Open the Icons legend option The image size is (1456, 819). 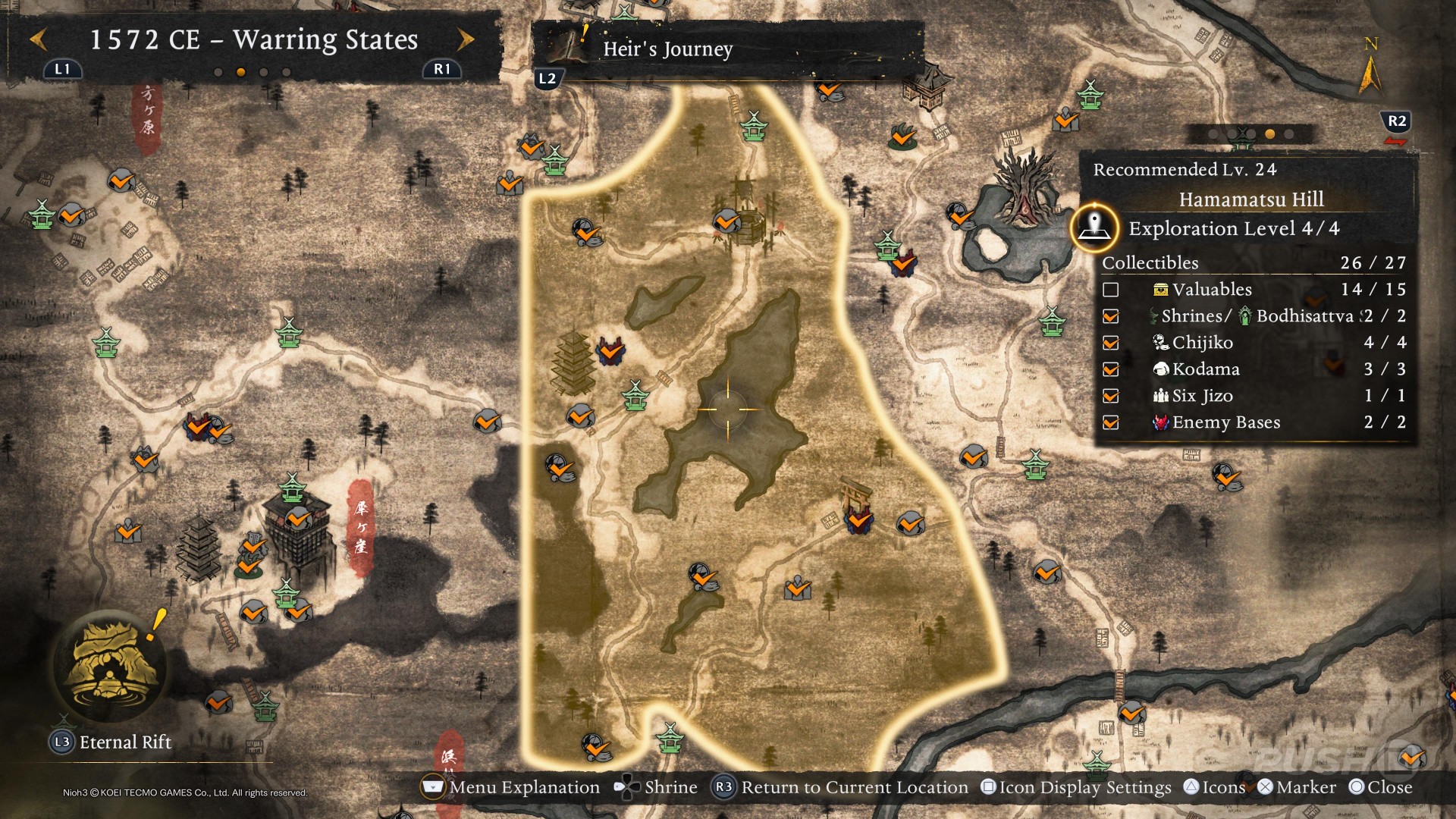point(1215,787)
